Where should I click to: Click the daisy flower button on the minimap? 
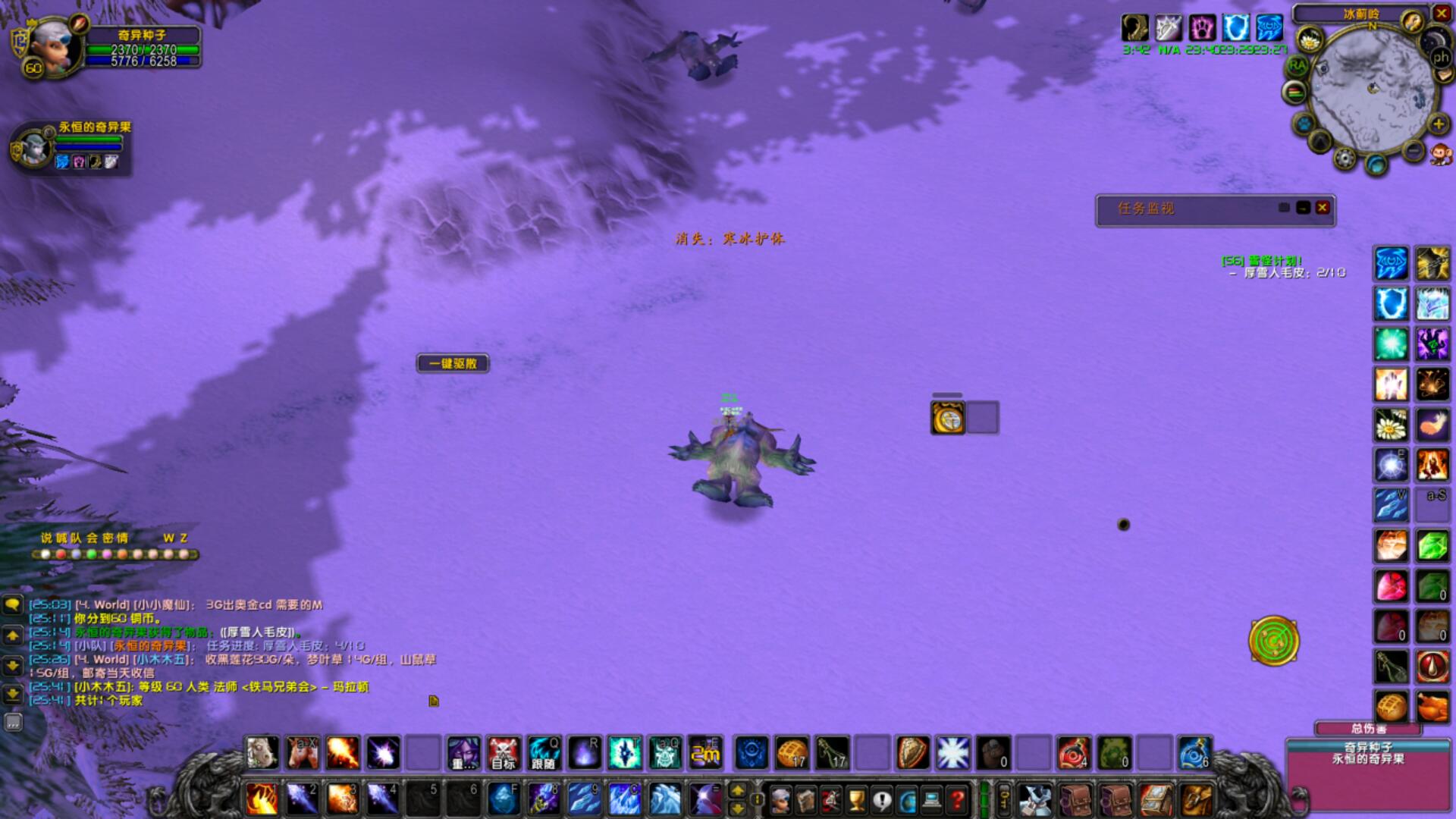1310,39
